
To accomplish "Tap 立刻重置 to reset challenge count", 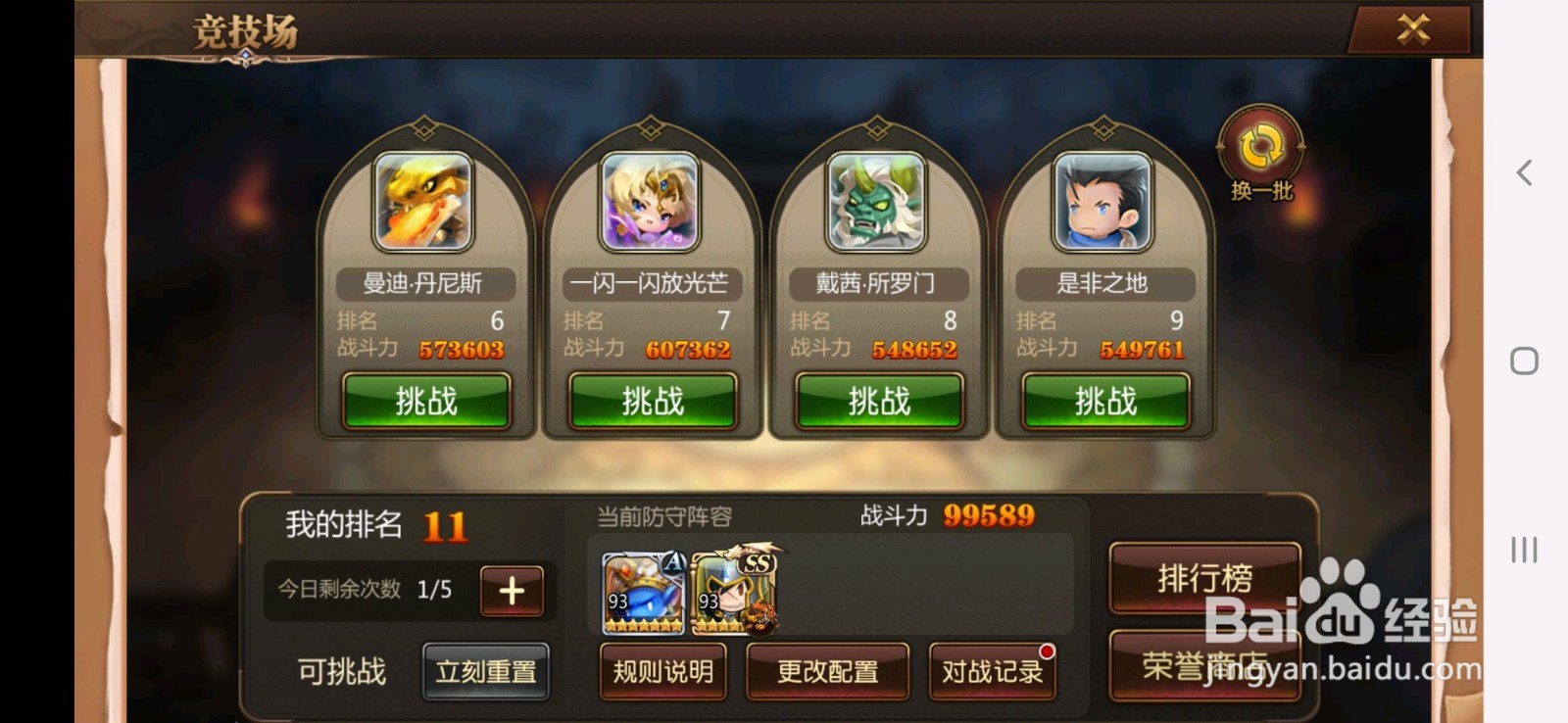I will 486,671.
